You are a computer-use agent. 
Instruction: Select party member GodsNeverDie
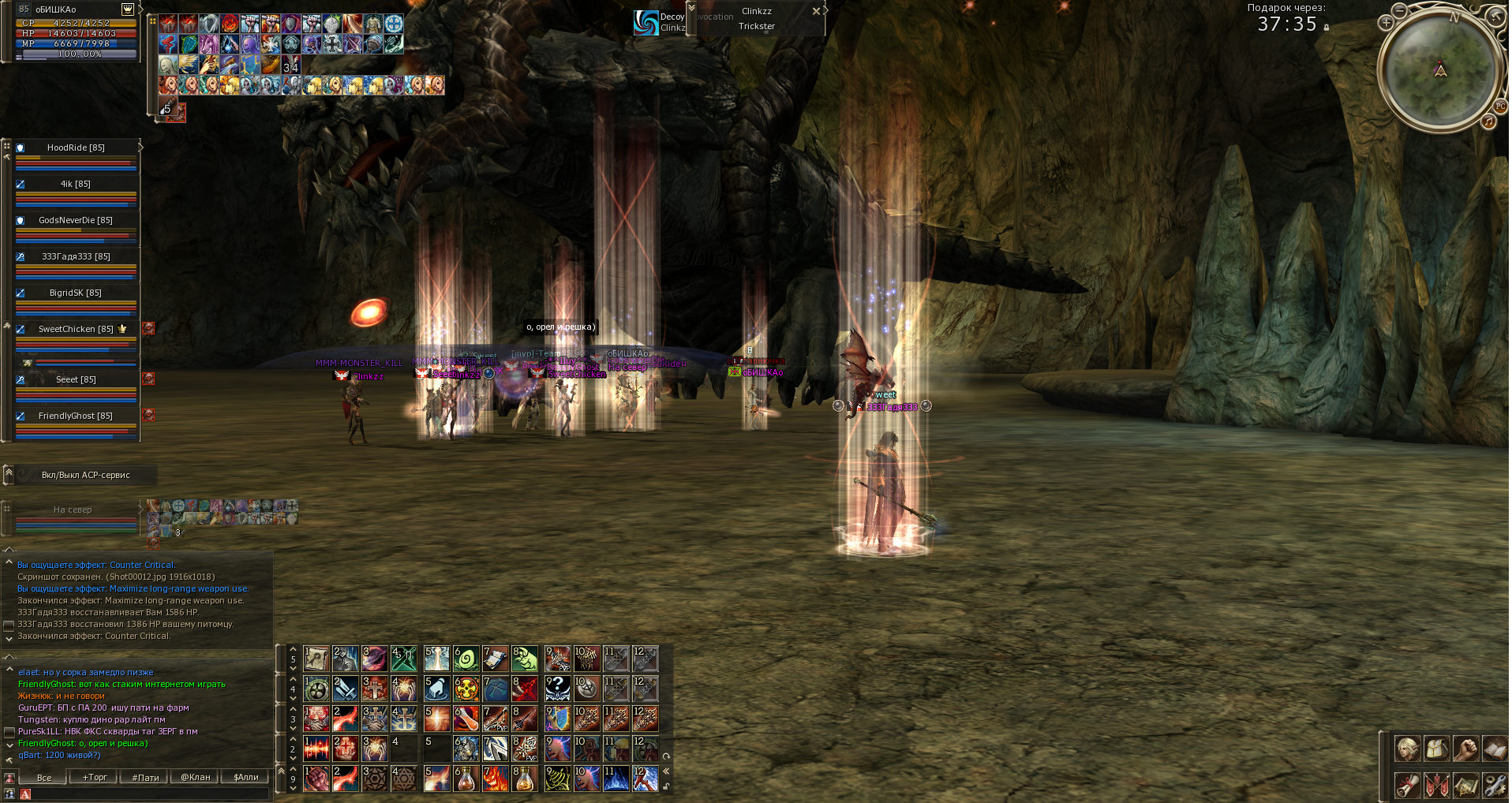76,220
